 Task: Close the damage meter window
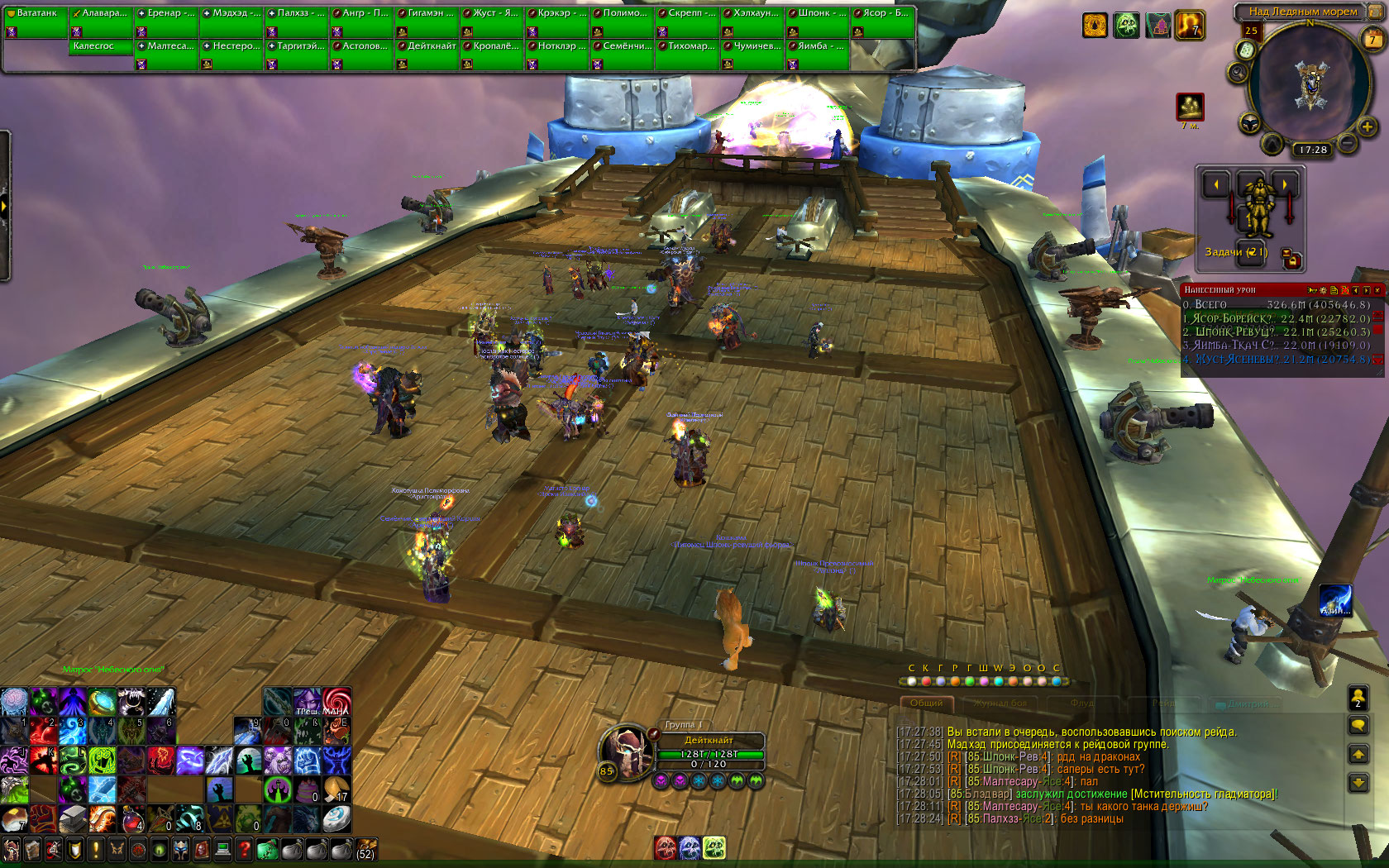[1377, 290]
